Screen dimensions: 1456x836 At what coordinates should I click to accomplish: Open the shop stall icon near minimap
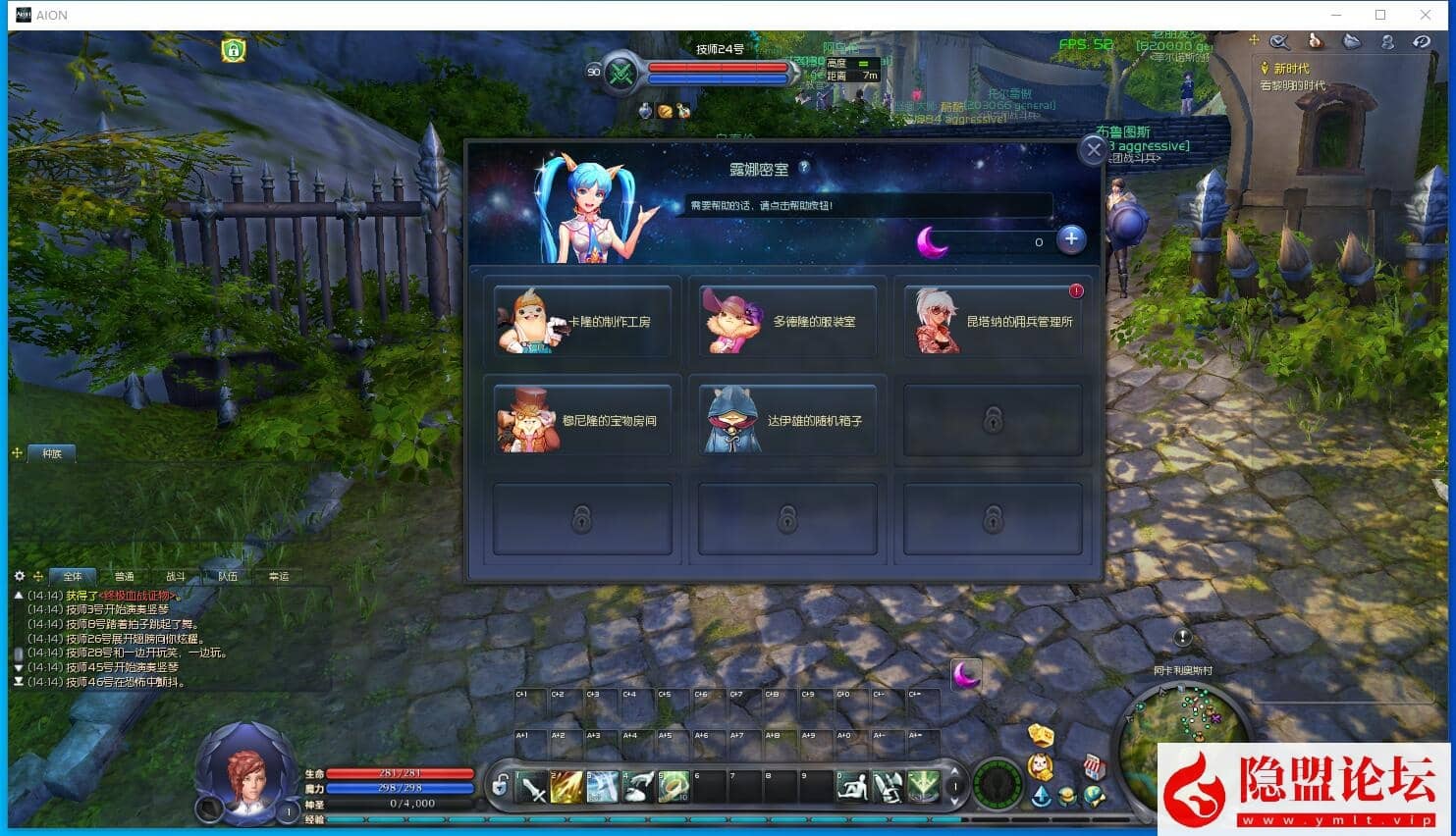tap(1094, 766)
